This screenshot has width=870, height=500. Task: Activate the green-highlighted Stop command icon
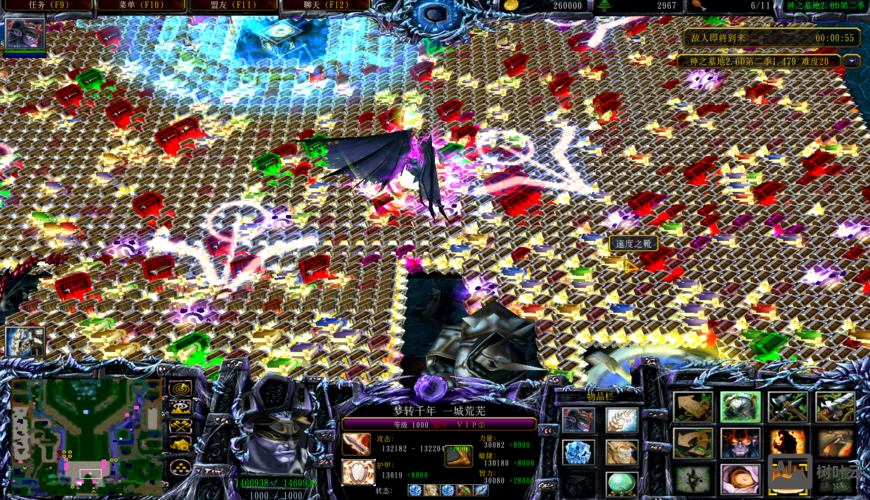coord(740,407)
